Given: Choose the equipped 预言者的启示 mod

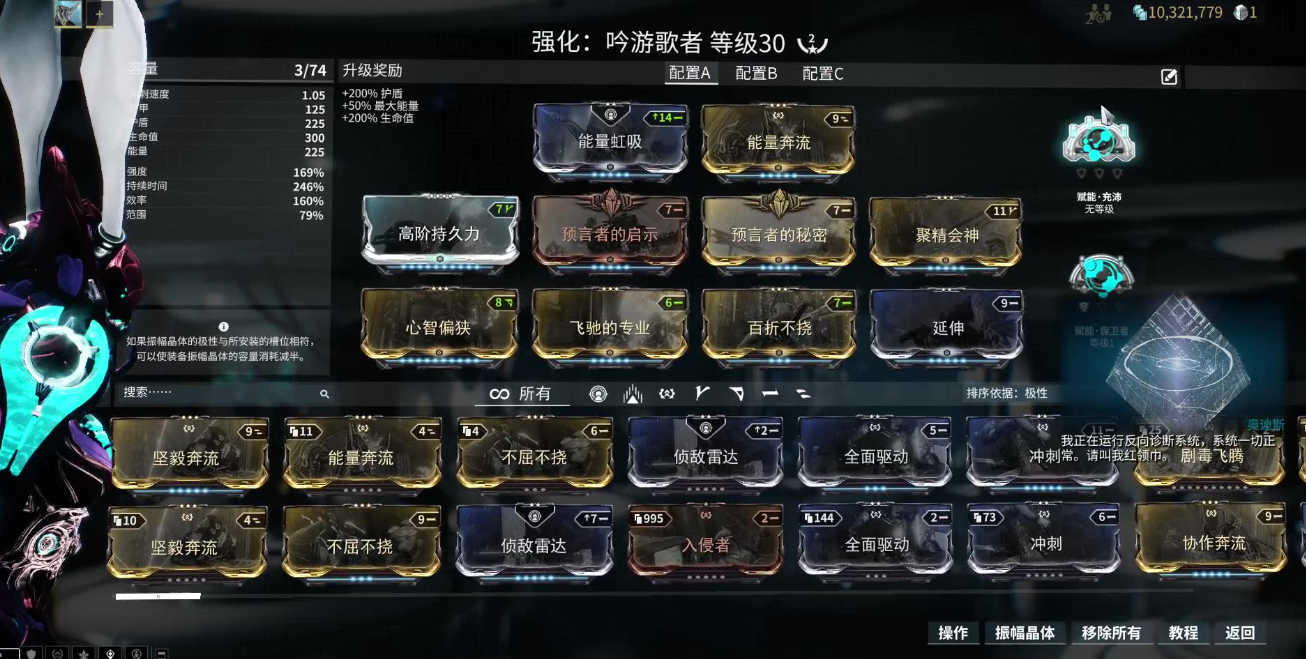Looking at the screenshot, I should [x=610, y=233].
